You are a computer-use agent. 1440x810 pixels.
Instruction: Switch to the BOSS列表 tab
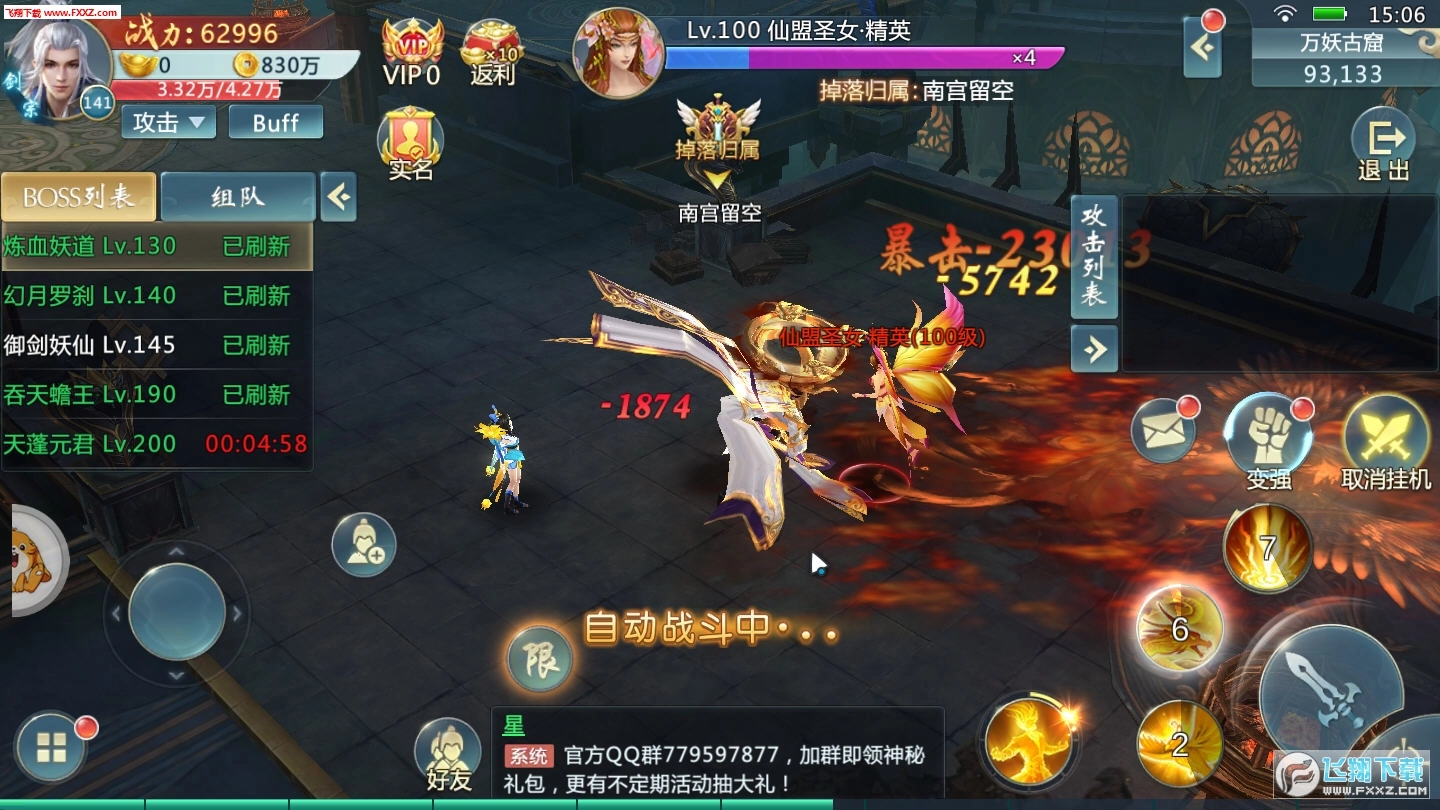point(78,196)
